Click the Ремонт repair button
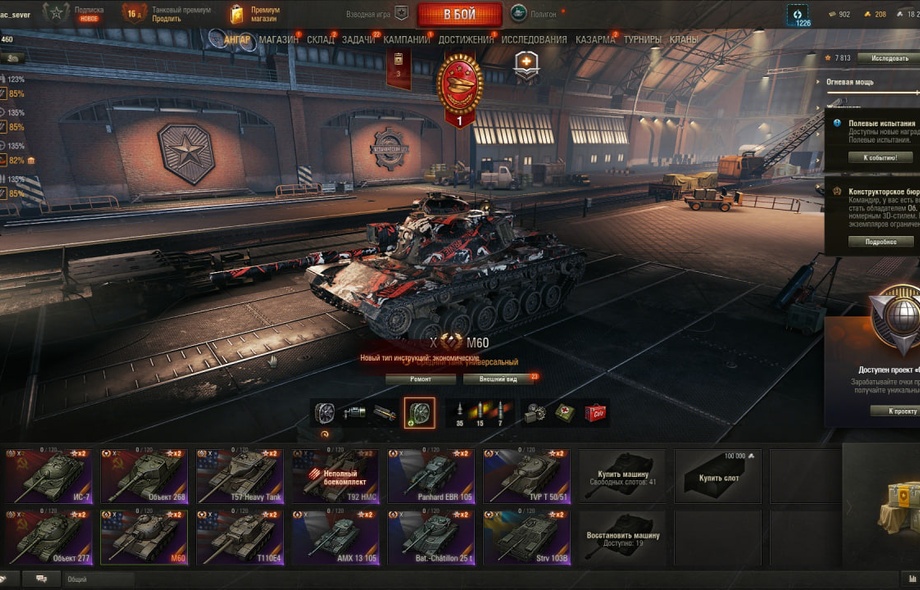This screenshot has width=920, height=590. coord(420,379)
